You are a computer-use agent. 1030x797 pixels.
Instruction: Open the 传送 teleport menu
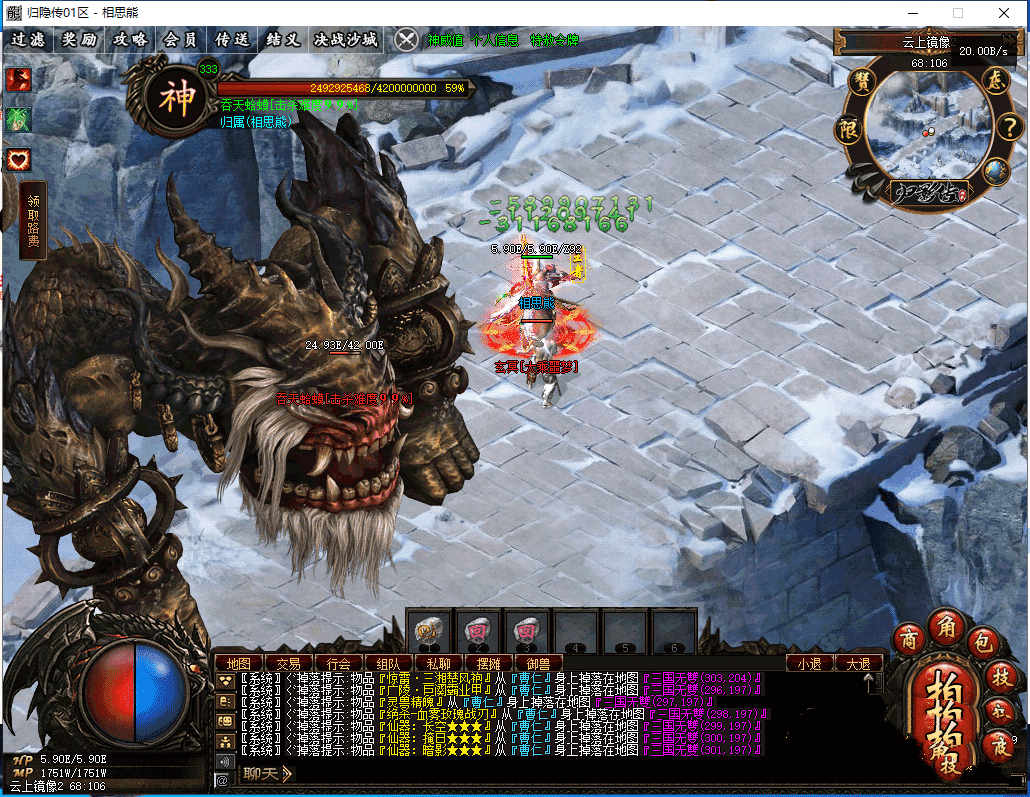pos(232,40)
